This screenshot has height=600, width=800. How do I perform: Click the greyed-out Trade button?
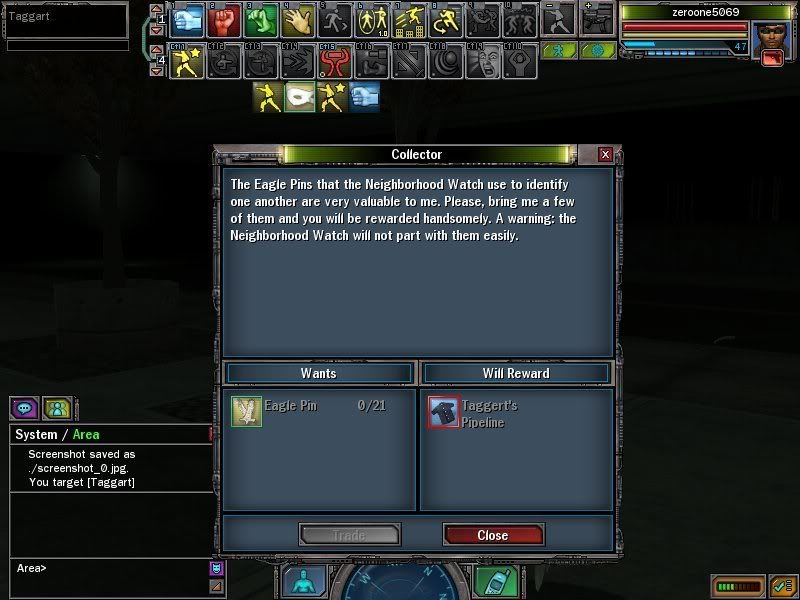tap(349, 535)
